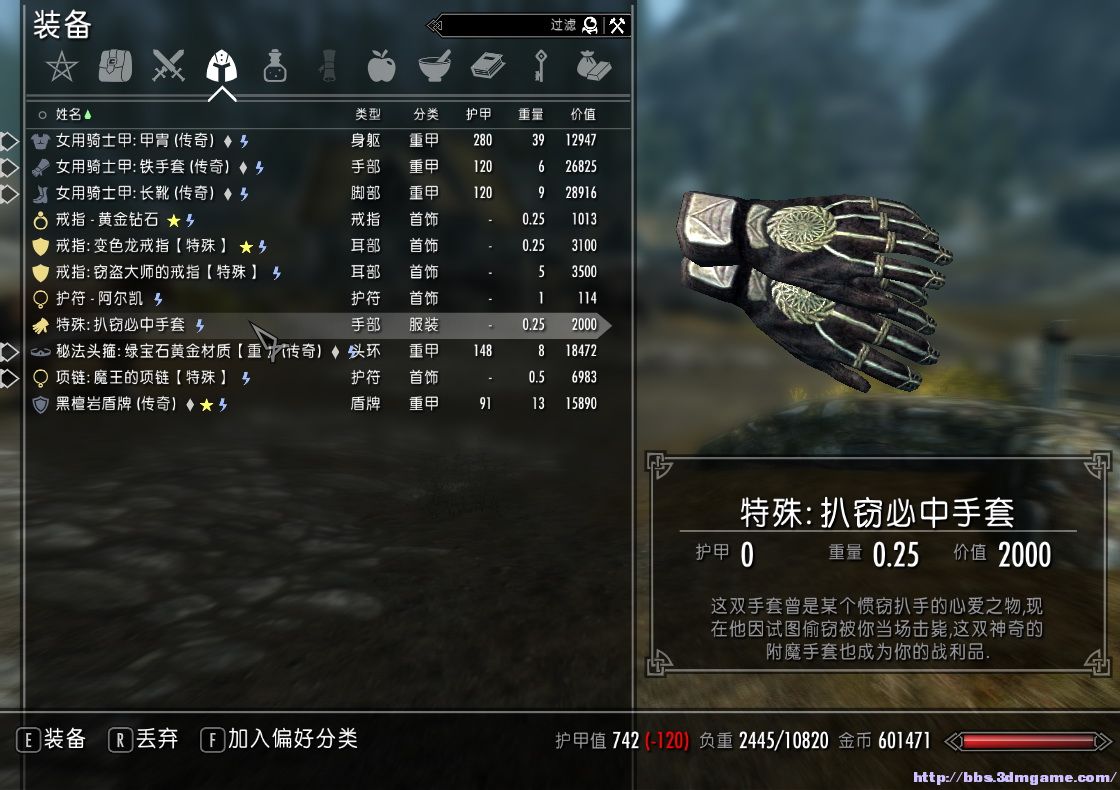Sort items by 重量 column header
Image resolution: width=1120 pixels, height=790 pixels.
[530, 114]
